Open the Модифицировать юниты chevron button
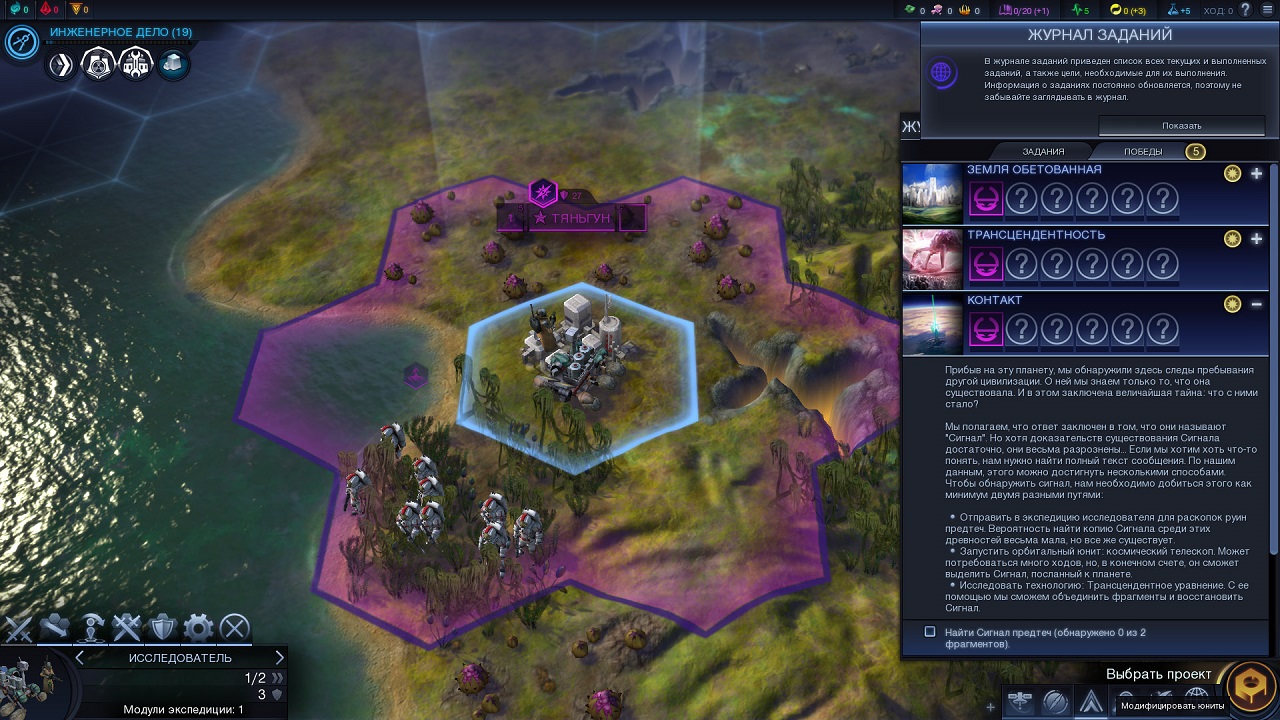Screen dimensions: 1280x720 (1091, 702)
